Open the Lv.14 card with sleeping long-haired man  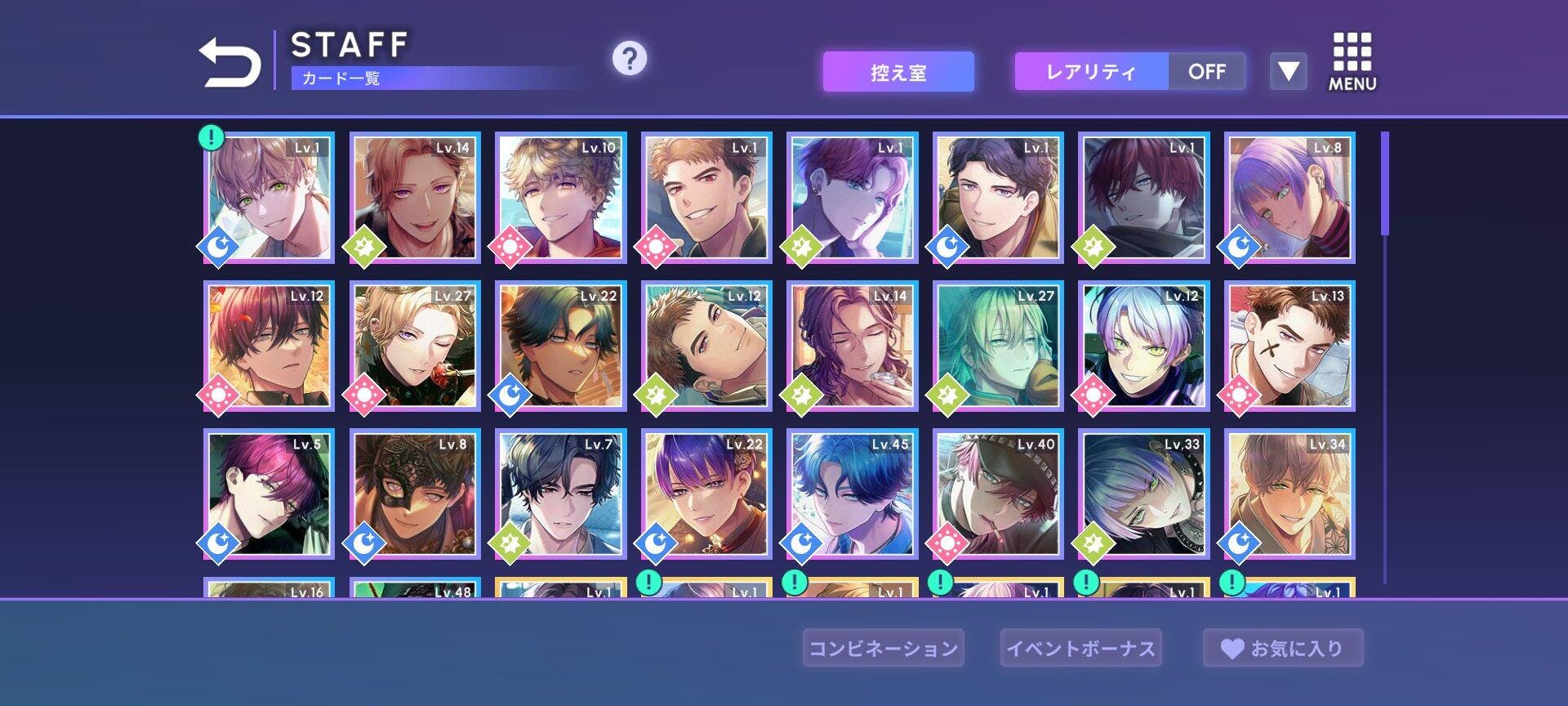852,346
